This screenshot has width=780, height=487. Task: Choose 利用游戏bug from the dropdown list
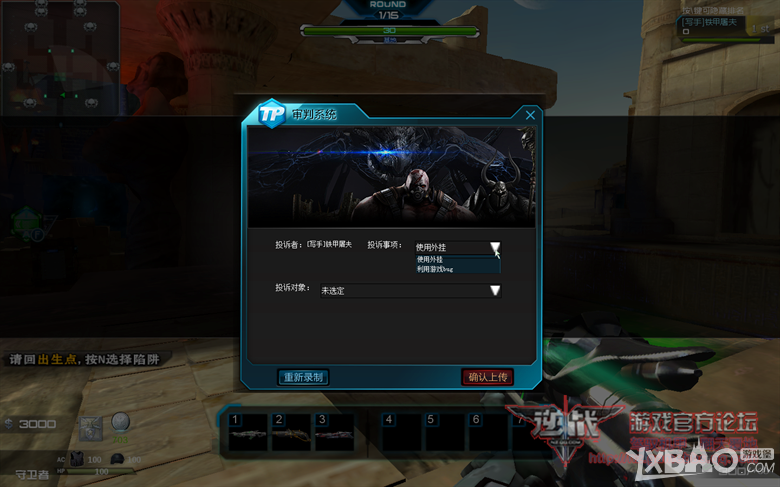[x=457, y=269]
